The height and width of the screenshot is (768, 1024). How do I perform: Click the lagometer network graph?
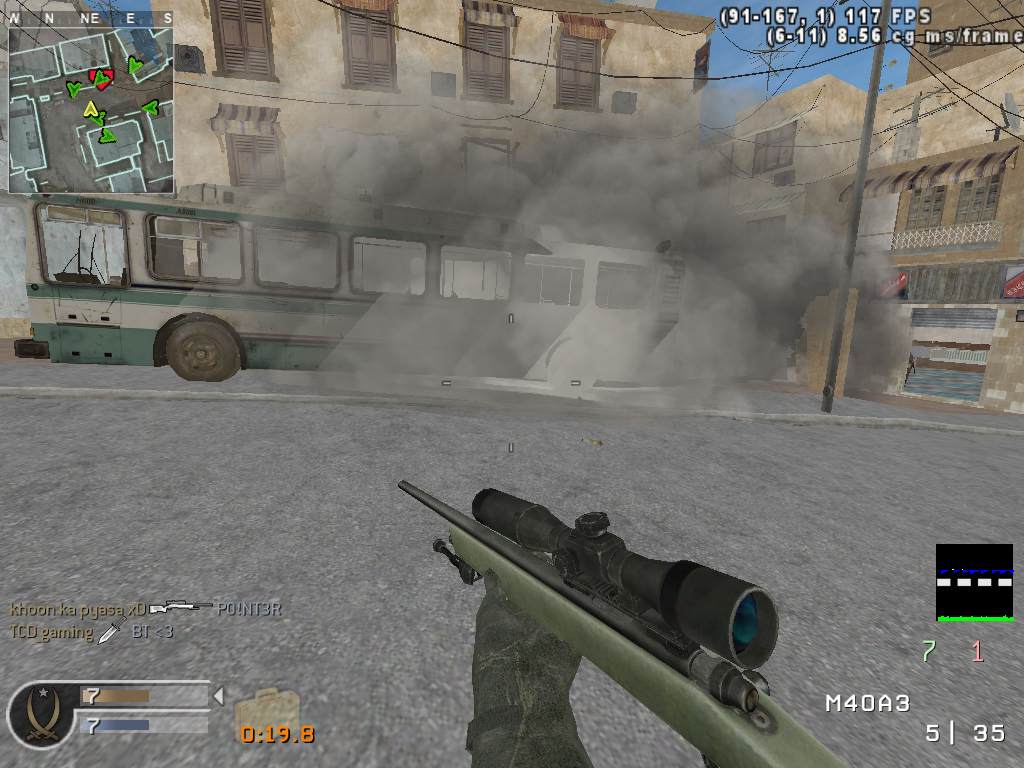974,582
